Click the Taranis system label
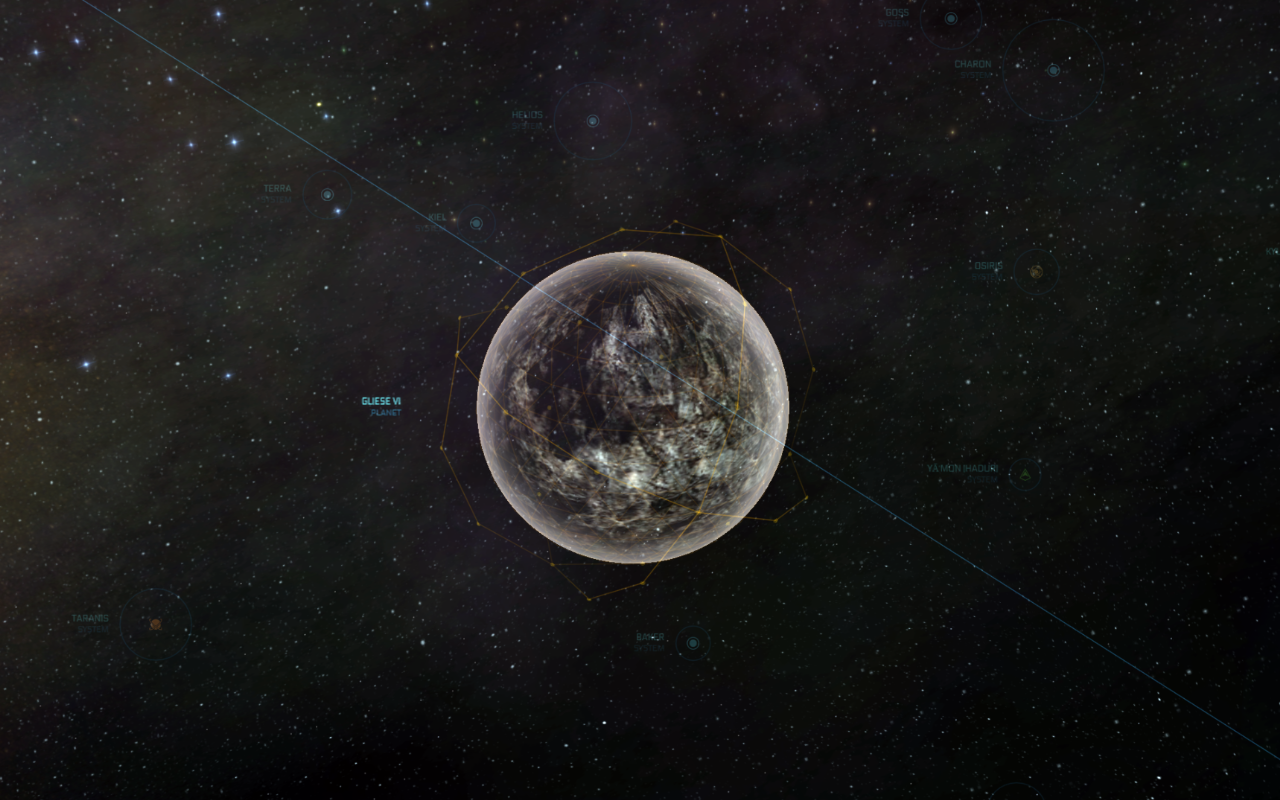Image resolution: width=1280 pixels, height=800 pixels. 88,617
